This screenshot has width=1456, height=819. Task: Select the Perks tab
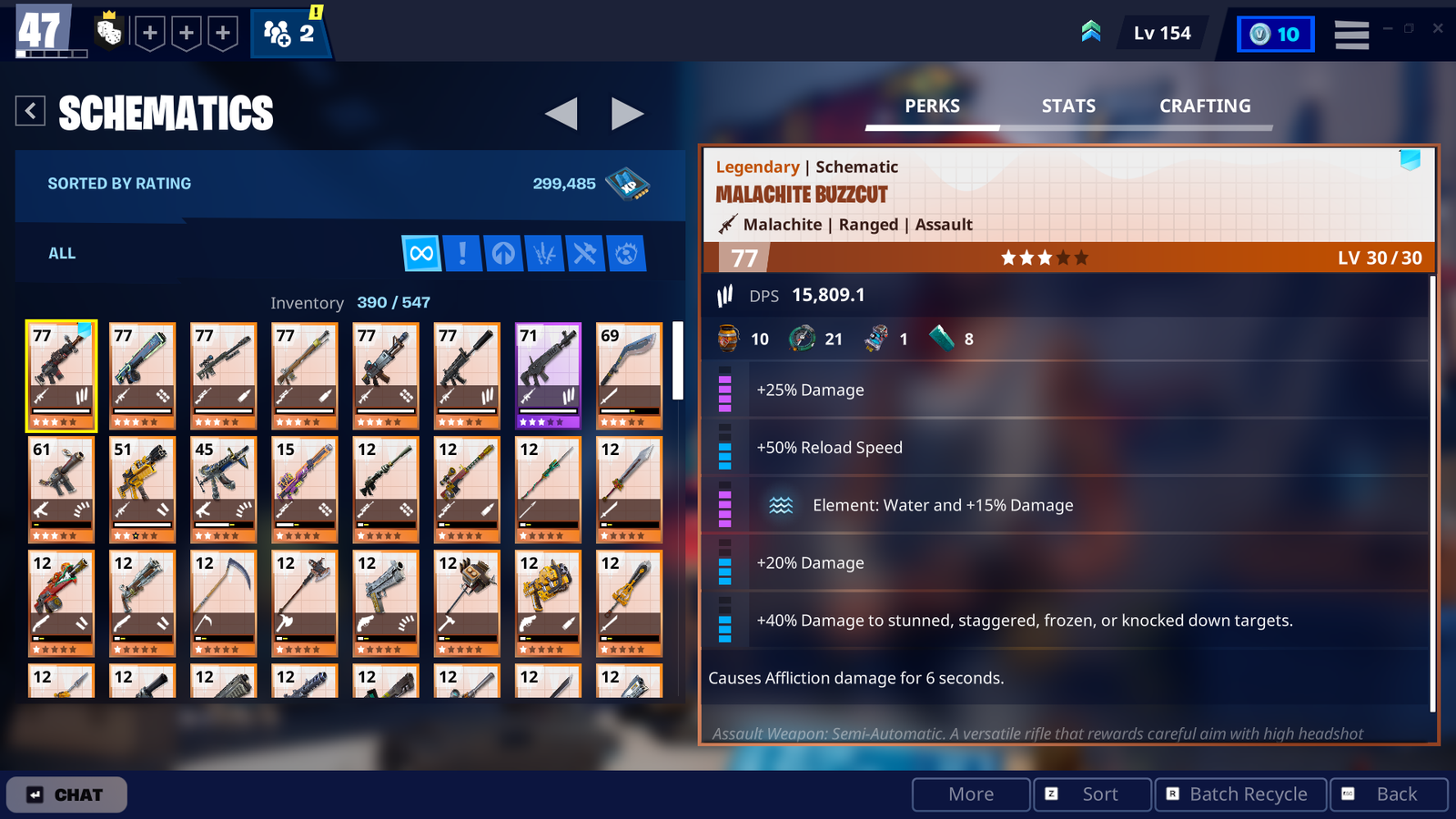click(932, 106)
